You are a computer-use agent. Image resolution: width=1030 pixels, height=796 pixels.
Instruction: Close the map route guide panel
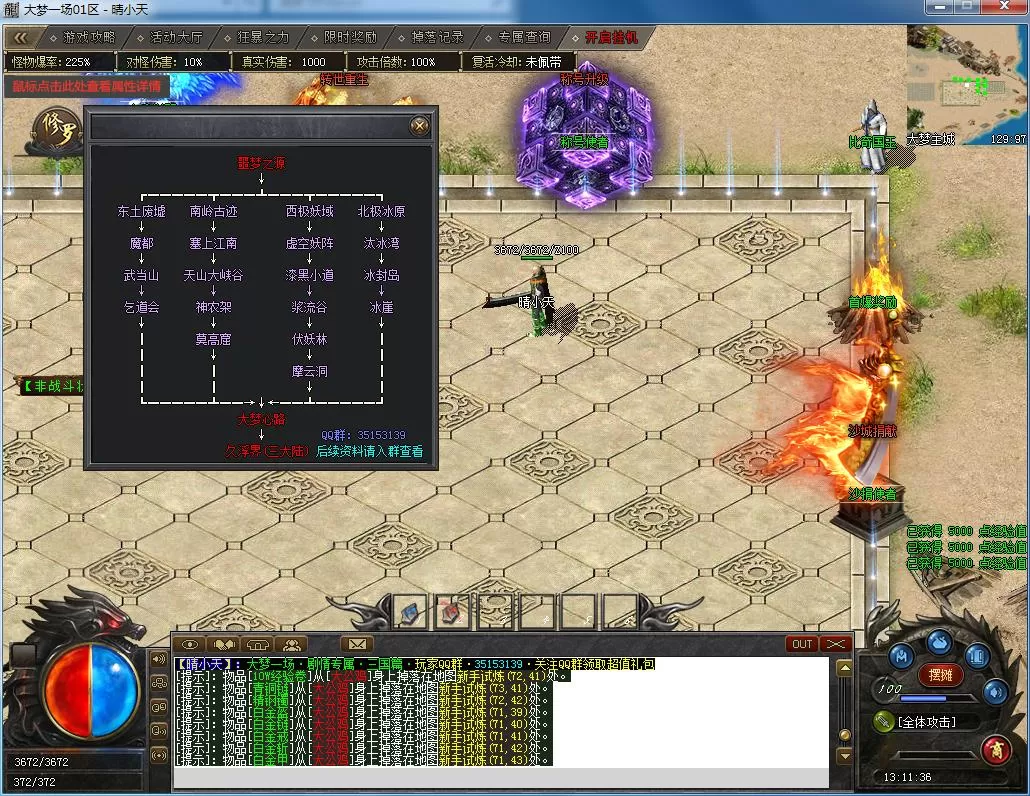coord(420,125)
